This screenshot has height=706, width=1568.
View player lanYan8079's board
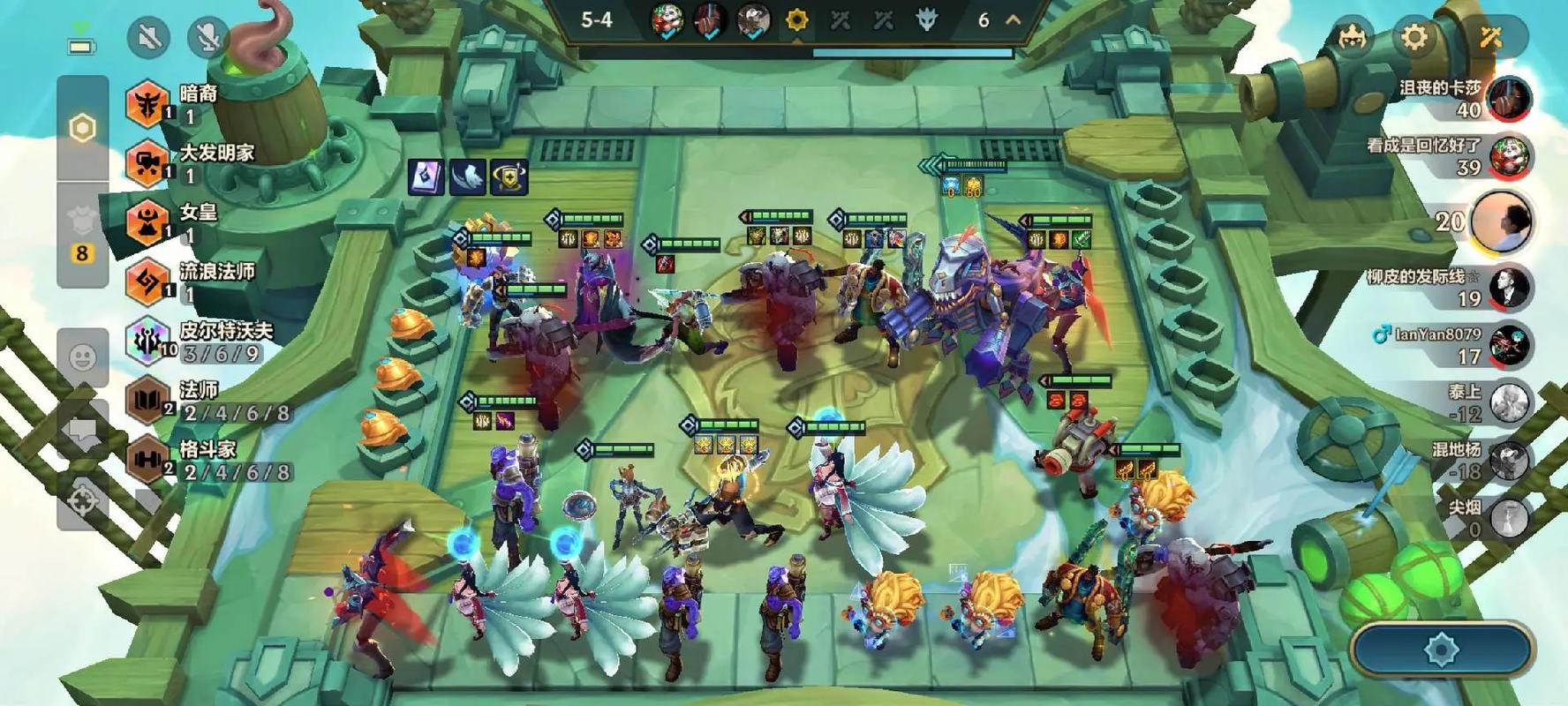click(x=1508, y=346)
